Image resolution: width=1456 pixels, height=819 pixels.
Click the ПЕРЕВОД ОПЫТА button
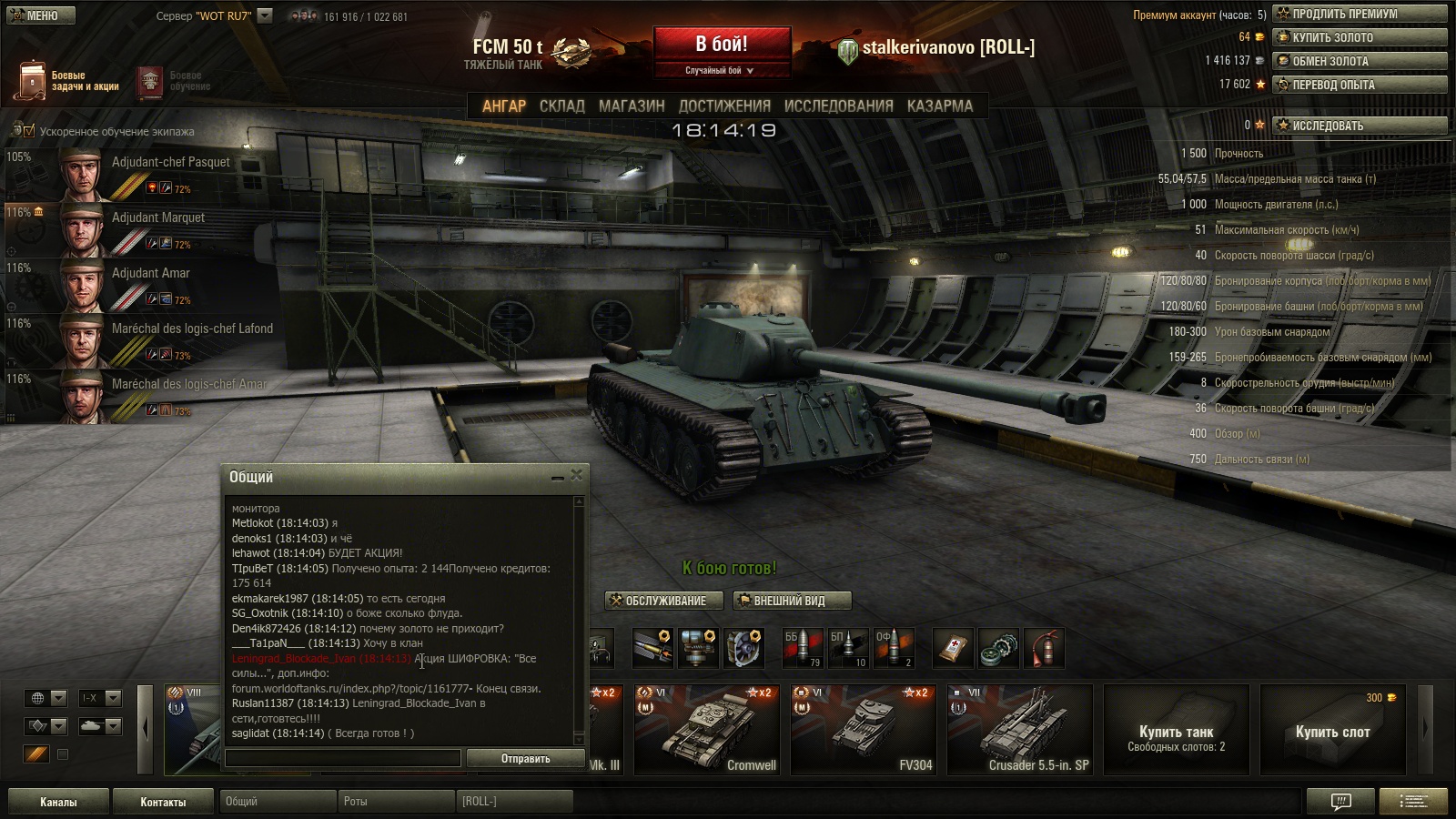click(1359, 85)
